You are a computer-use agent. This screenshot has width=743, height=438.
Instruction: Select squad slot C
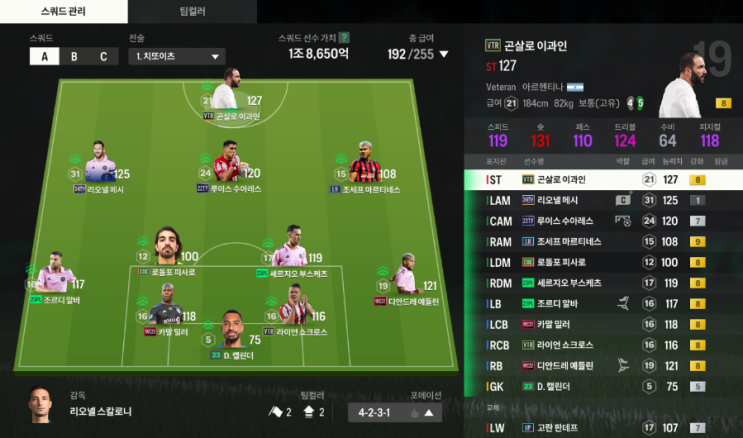tap(102, 56)
